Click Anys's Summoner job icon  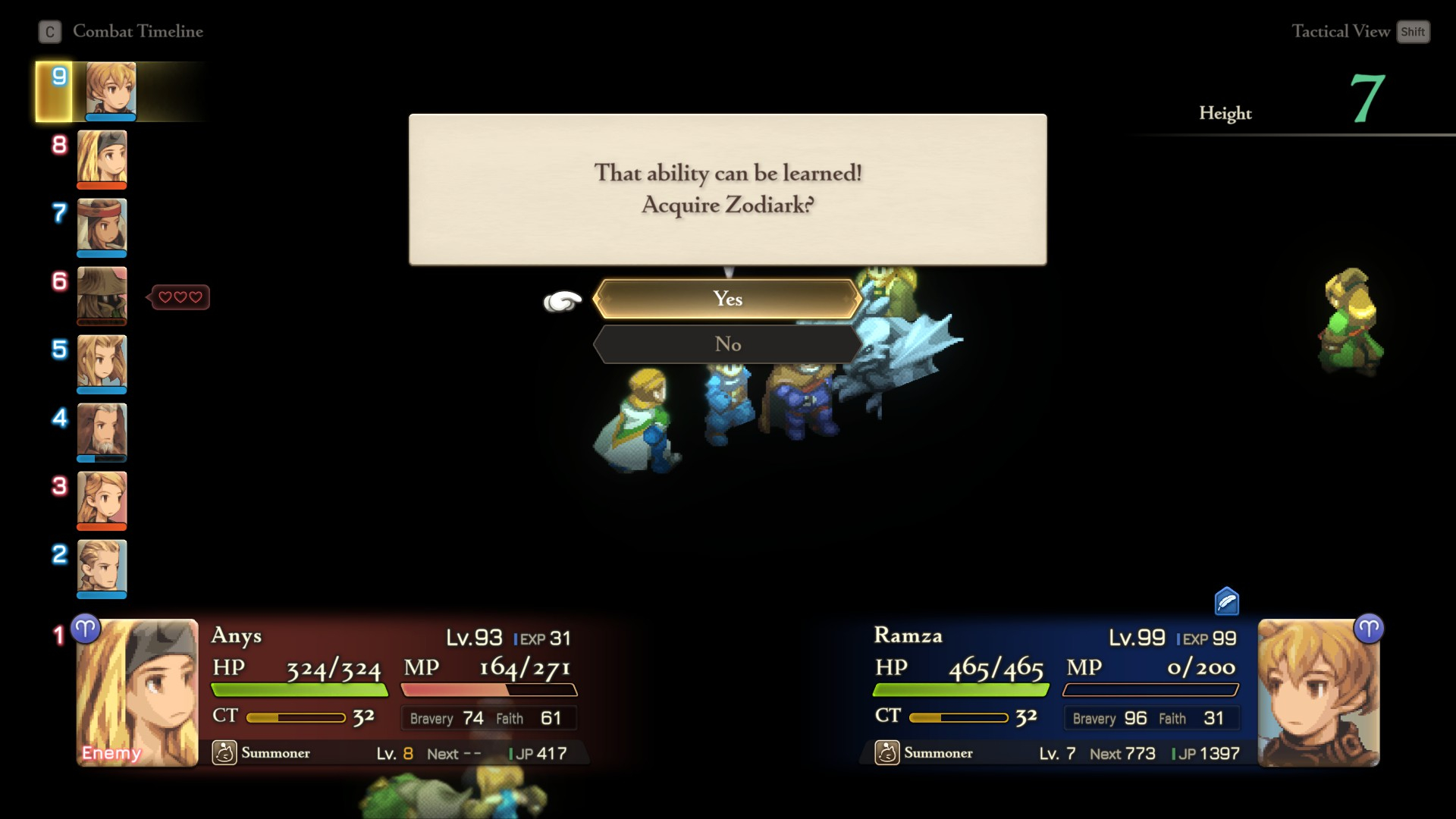tap(224, 752)
